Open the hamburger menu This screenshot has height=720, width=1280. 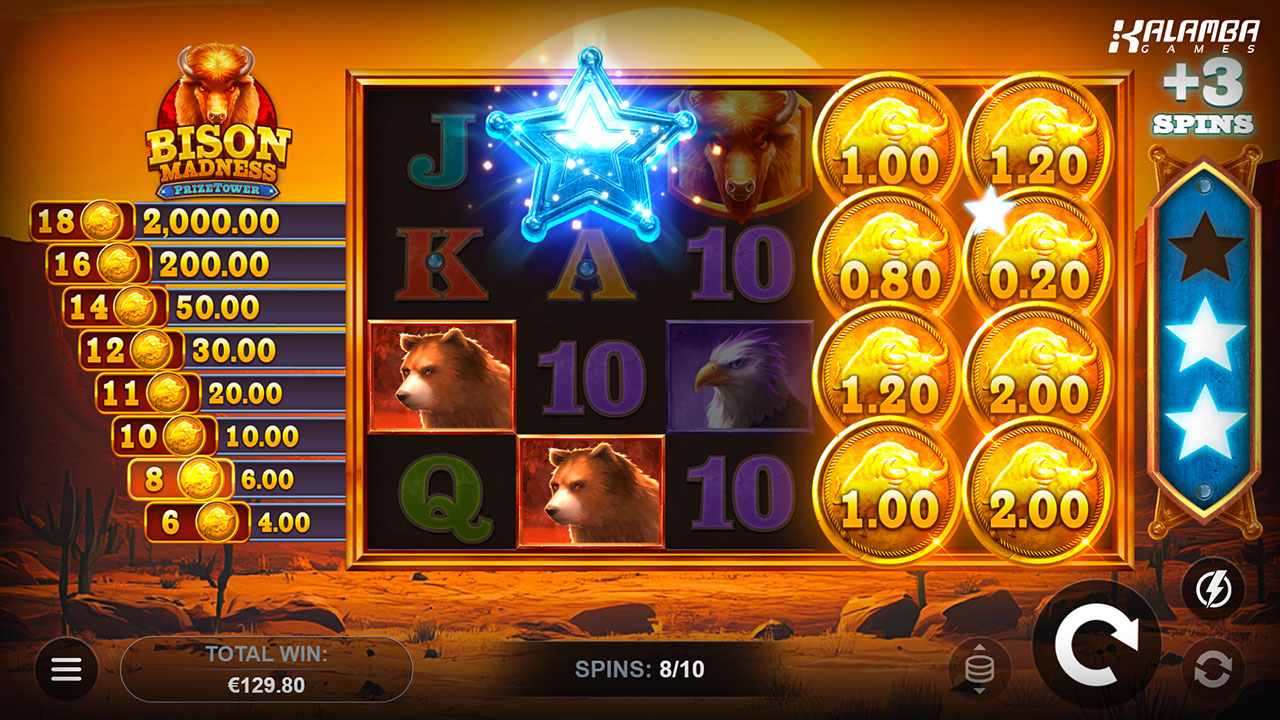(66, 669)
